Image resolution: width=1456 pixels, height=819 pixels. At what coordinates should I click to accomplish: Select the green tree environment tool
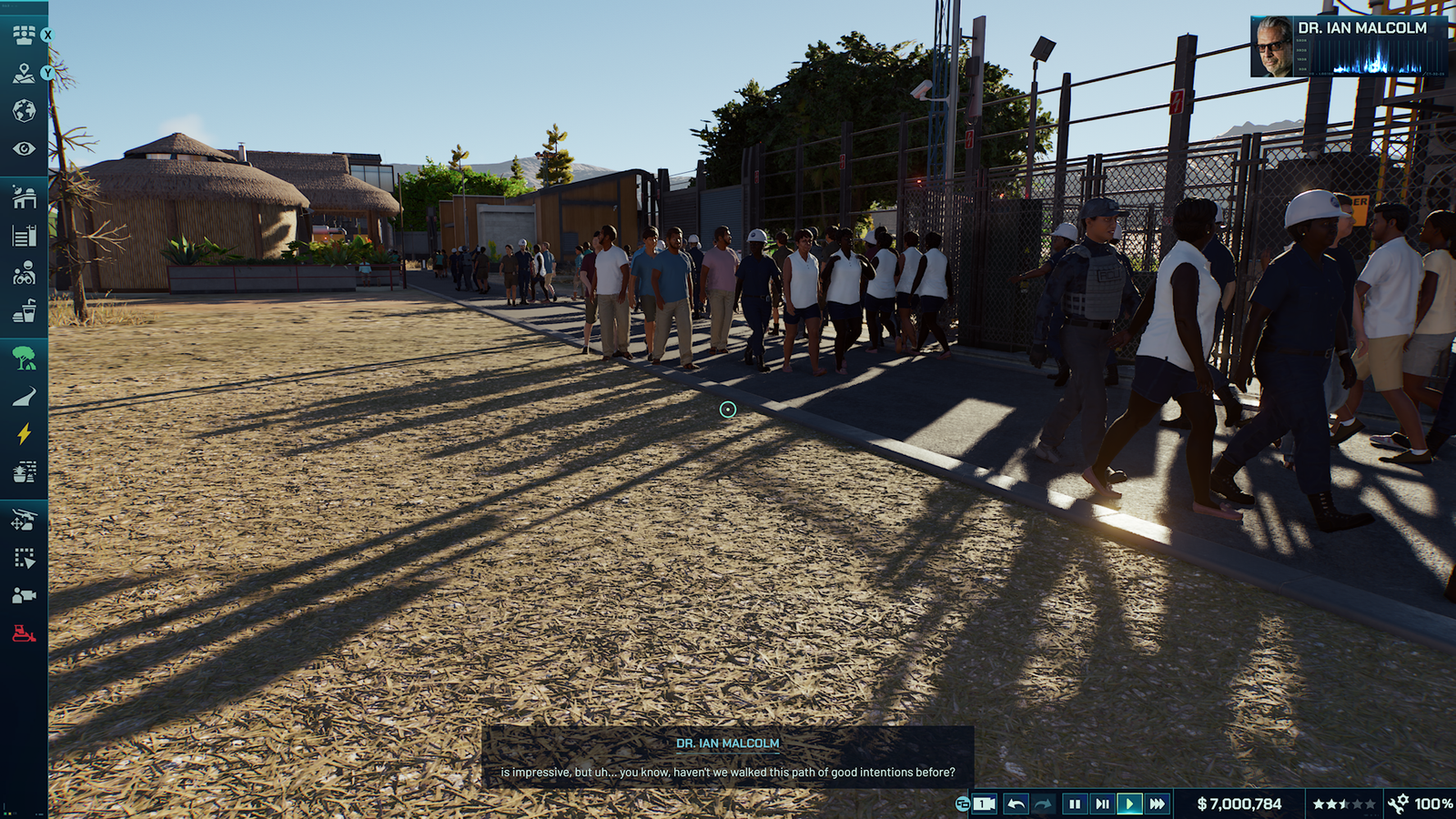click(24, 358)
